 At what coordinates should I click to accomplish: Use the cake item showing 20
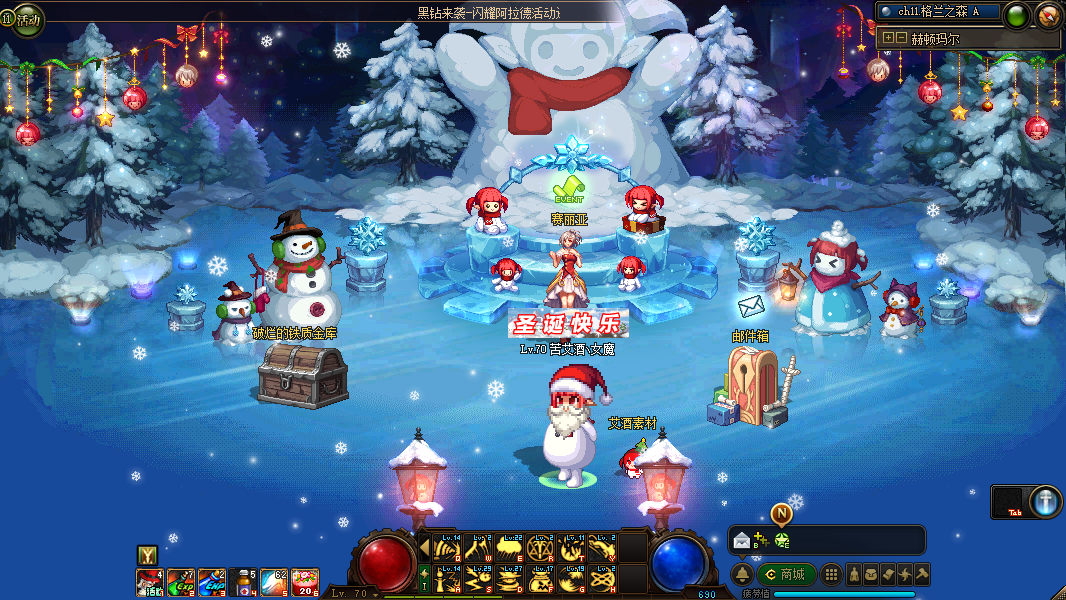(x=305, y=581)
